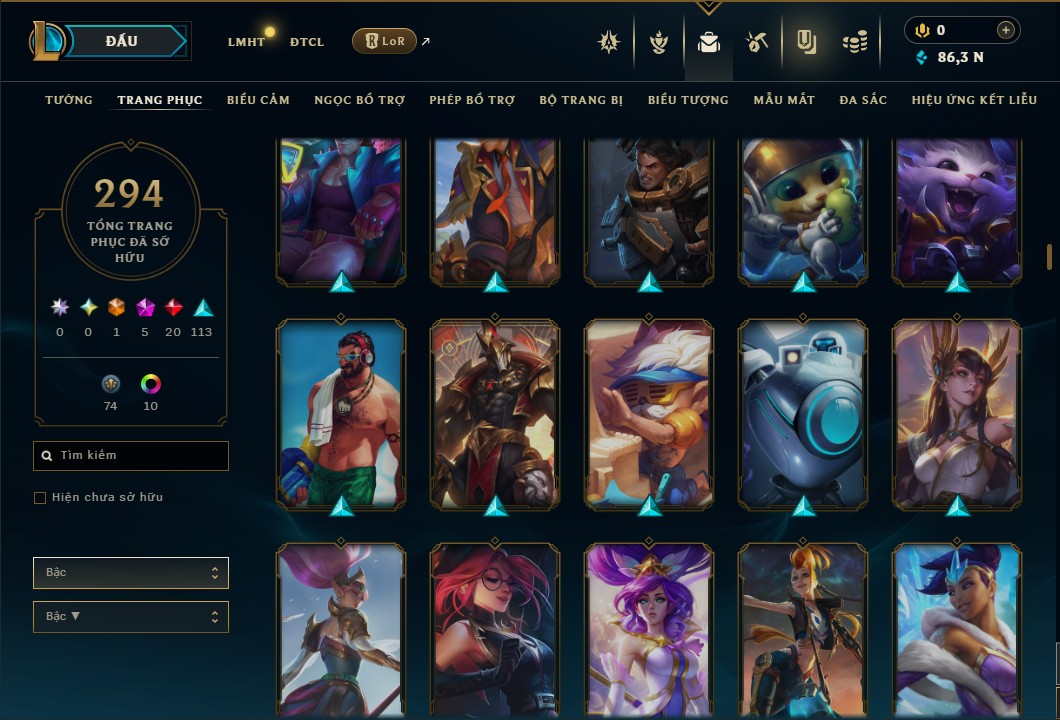Select the NGỌC BỔ TRỢ tab
This screenshot has width=1060, height=720.
(359, 100)
